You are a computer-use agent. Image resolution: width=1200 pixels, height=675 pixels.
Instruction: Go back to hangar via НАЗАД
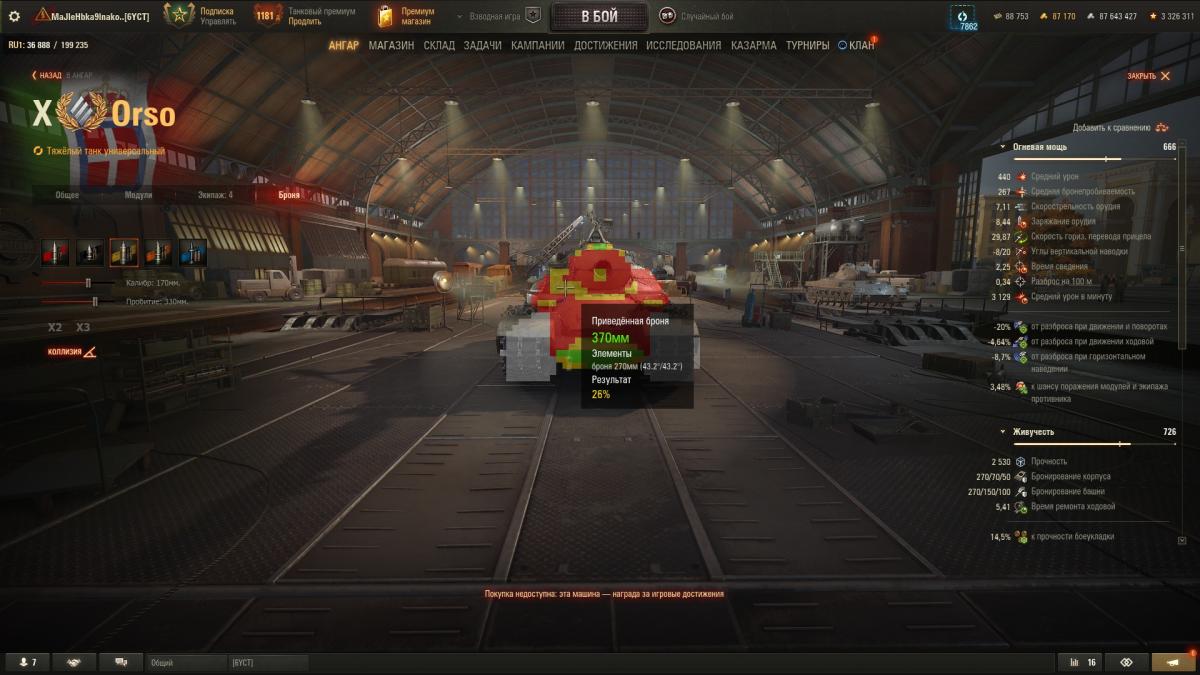coord(47,75)
